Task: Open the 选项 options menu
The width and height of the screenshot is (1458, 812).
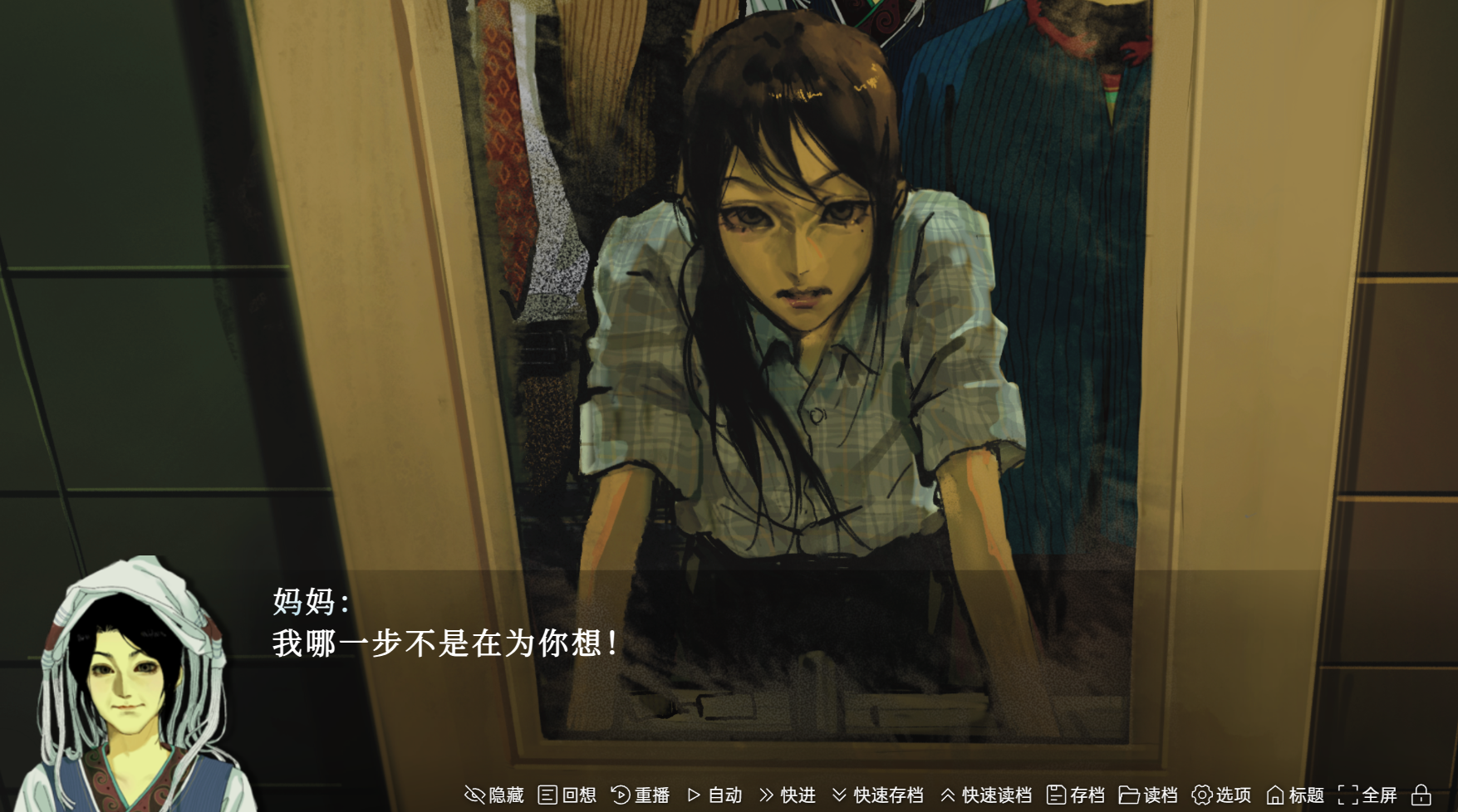Action: click(x=1221, y=795)
